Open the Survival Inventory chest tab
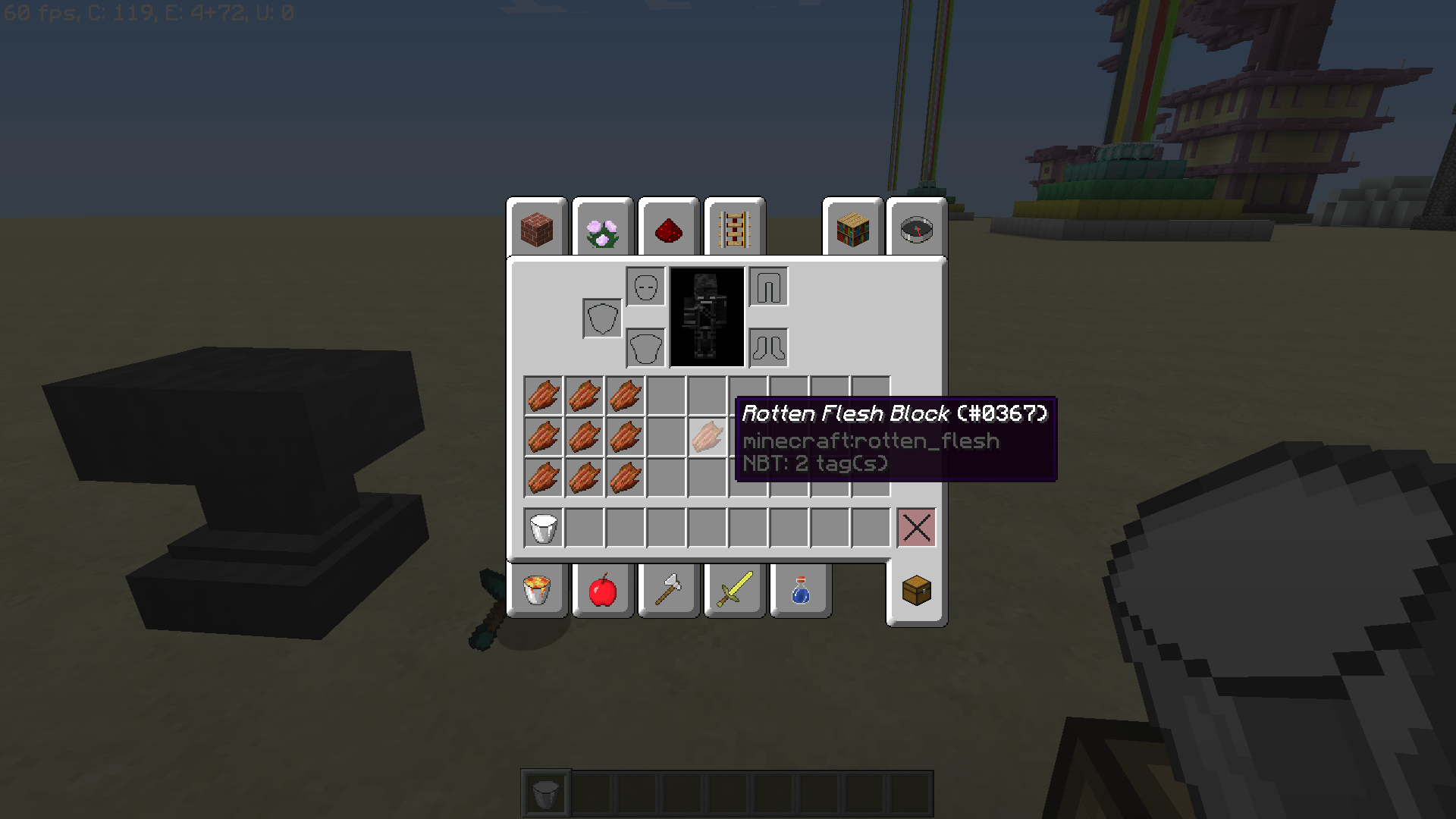 click(x=915, y=592)
